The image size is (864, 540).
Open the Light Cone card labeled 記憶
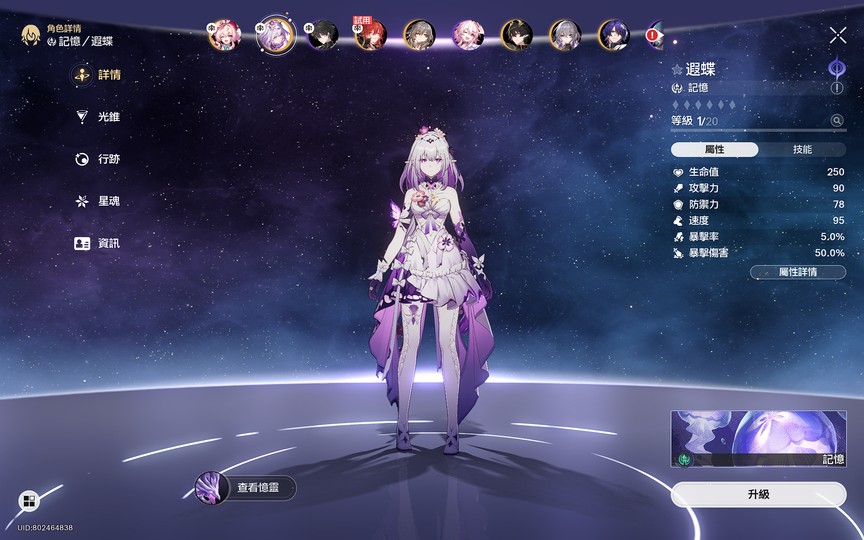pos(758,438)
